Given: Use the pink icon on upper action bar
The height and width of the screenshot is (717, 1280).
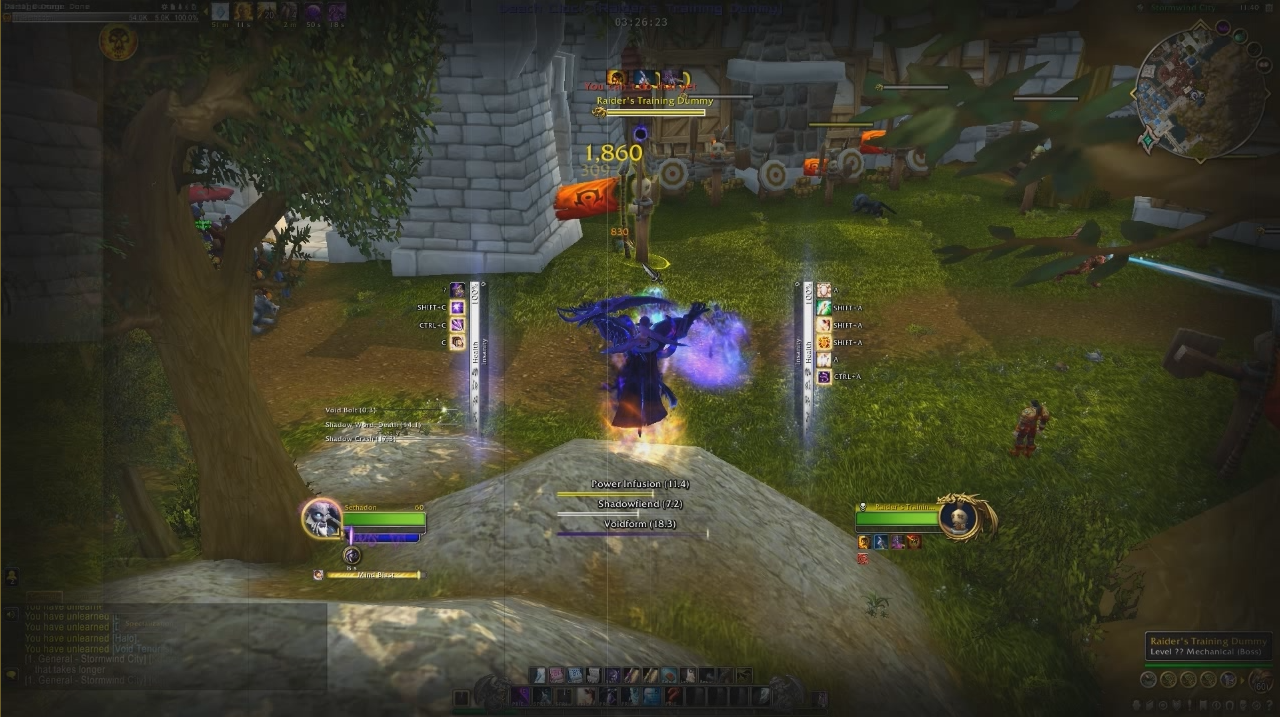Looking at the screenshot, I should (x=556, y=675).
